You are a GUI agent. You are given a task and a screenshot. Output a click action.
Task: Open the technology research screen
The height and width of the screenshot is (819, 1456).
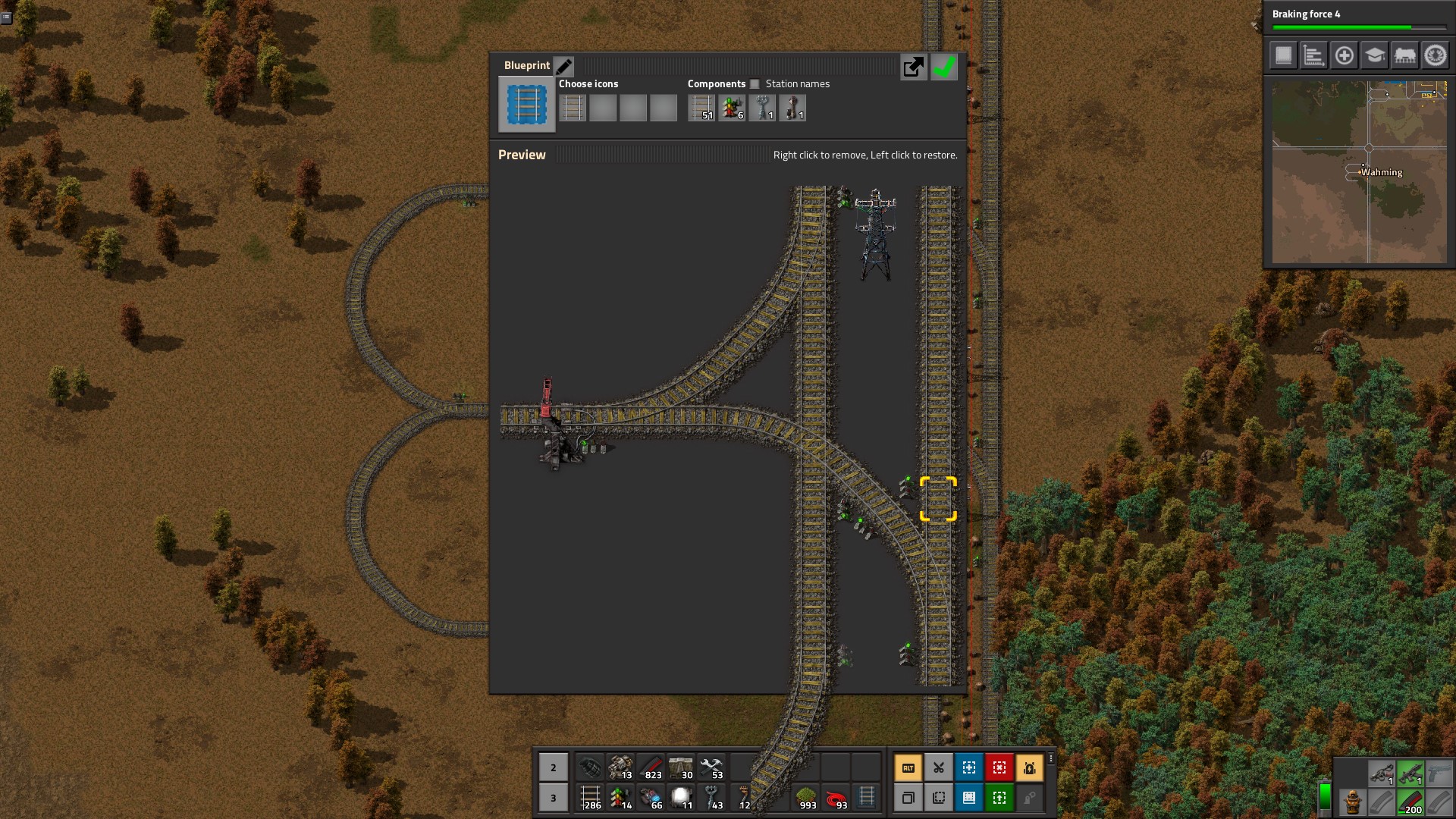tap(1374, 55)
